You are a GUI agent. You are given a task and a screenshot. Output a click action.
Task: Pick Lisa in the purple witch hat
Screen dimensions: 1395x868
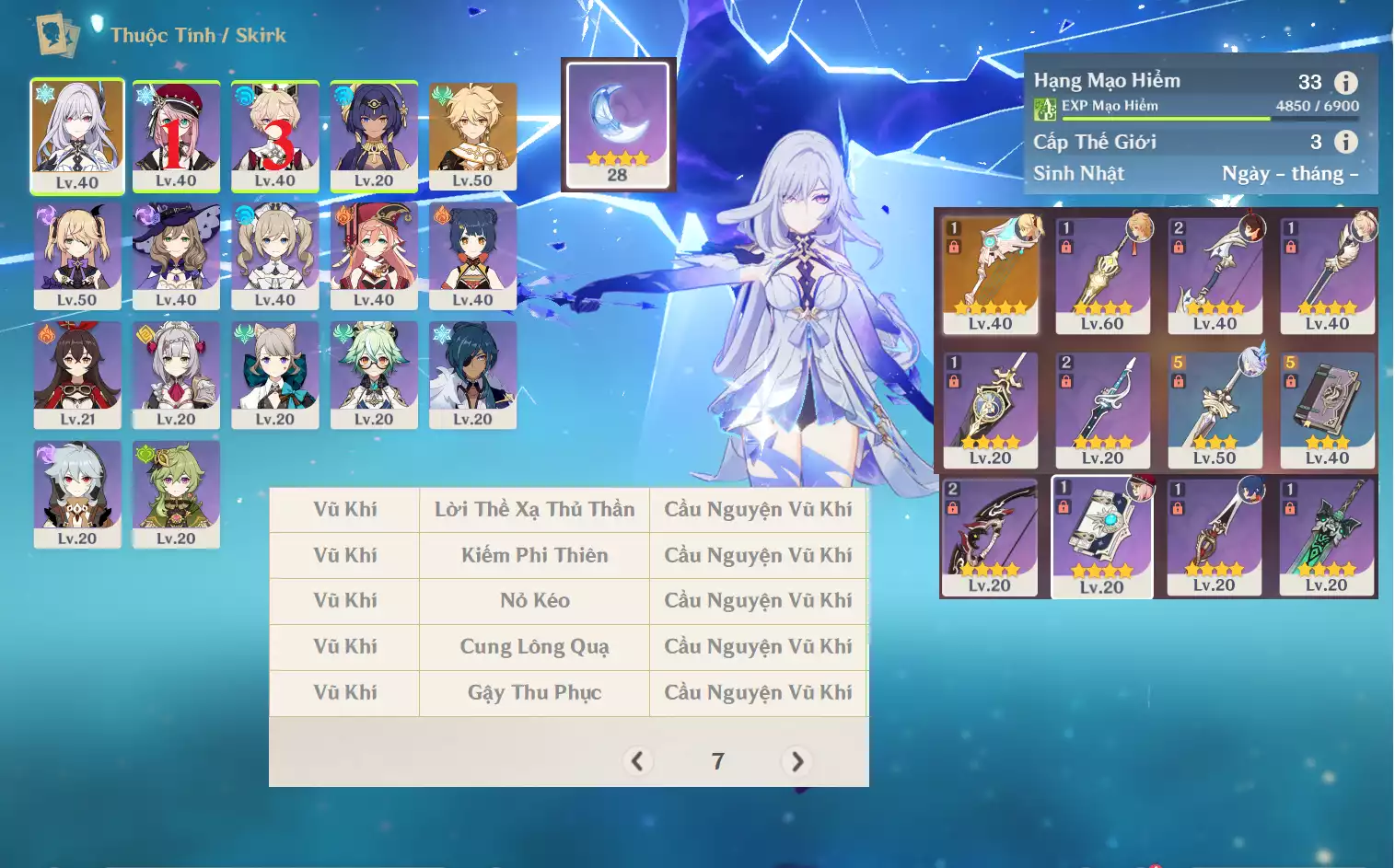tap(176, 255)
